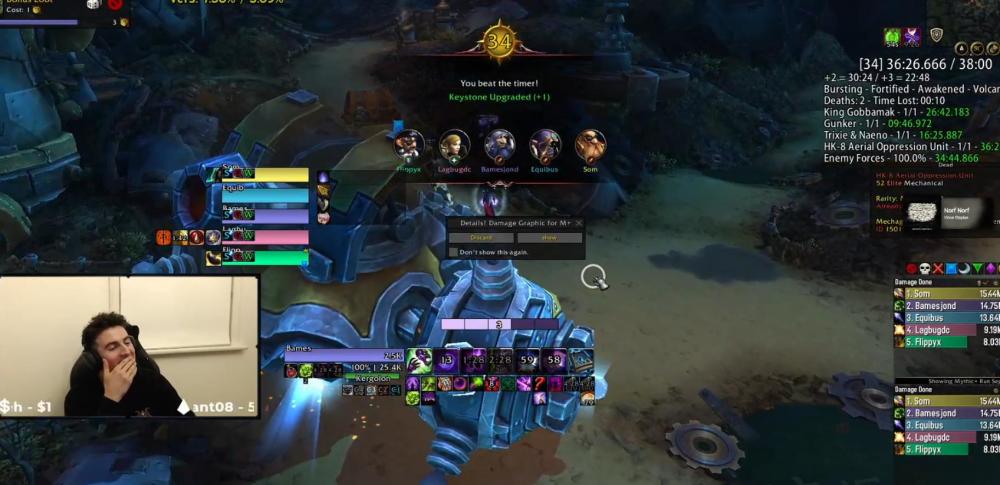Close the Details damage graphic popup

coord(579,223)
